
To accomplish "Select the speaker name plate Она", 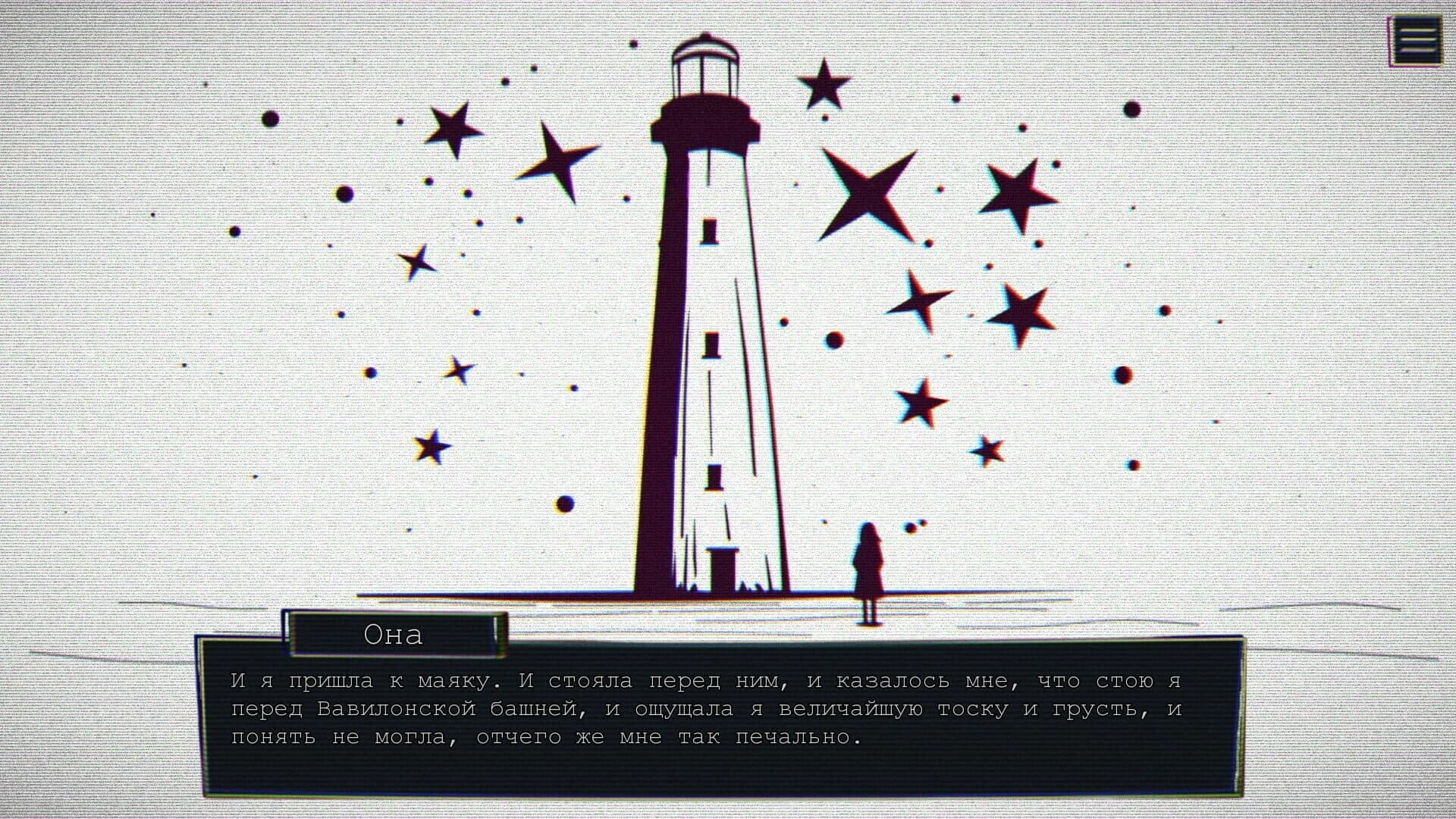I will coord(393,635).
